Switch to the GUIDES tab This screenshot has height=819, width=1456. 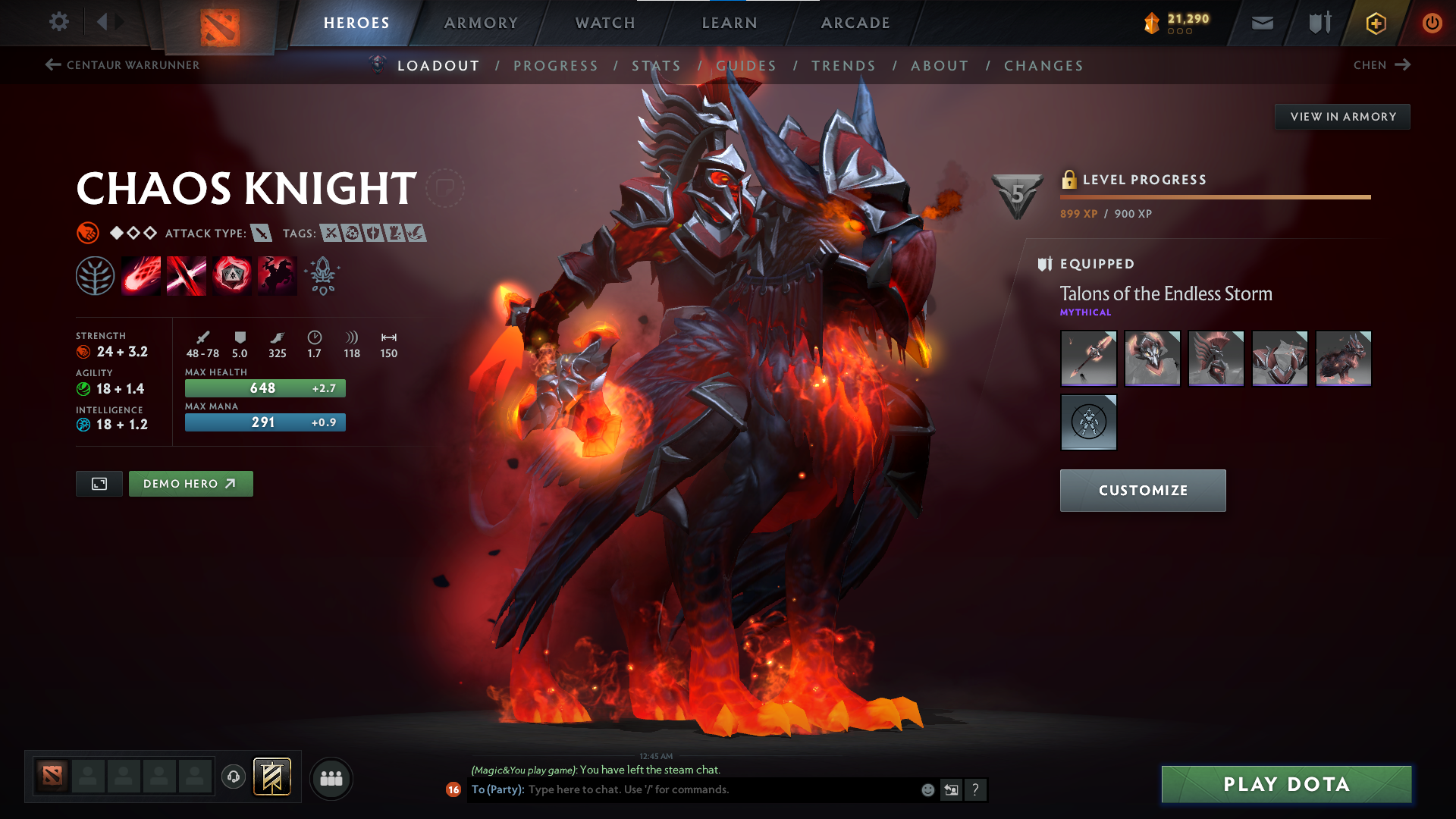[x=747, y=66]
